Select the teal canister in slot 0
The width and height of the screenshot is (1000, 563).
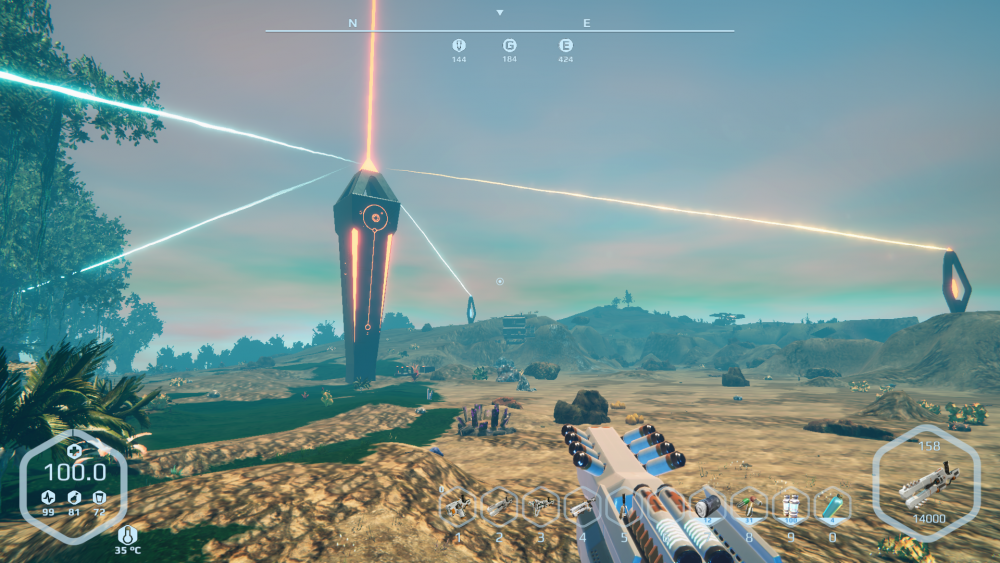click(x=831, y=507)
